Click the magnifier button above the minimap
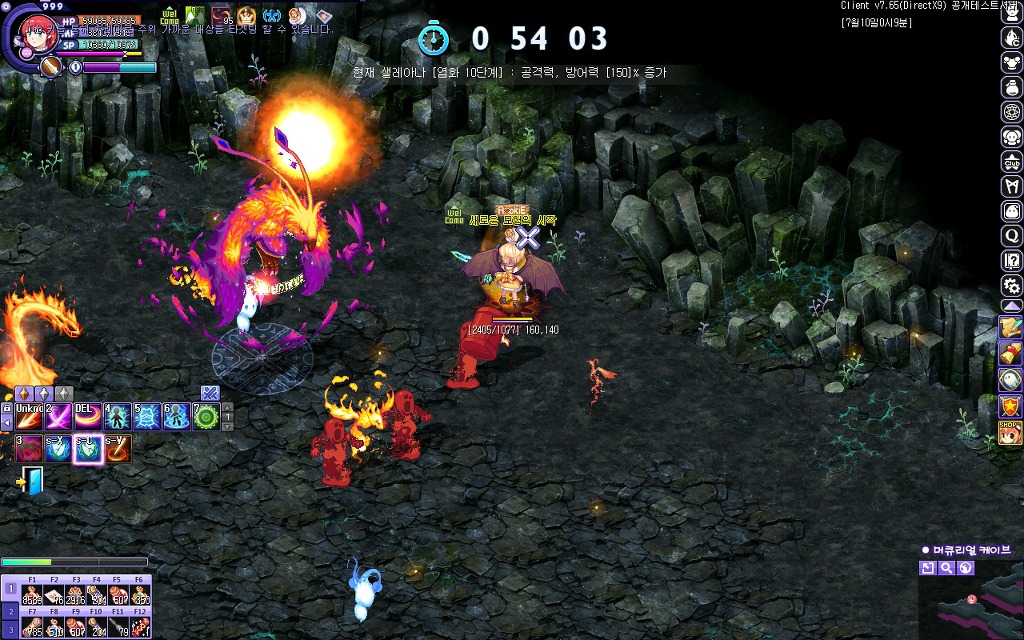The image size is (1024, 640). click(x=946, y=568)
